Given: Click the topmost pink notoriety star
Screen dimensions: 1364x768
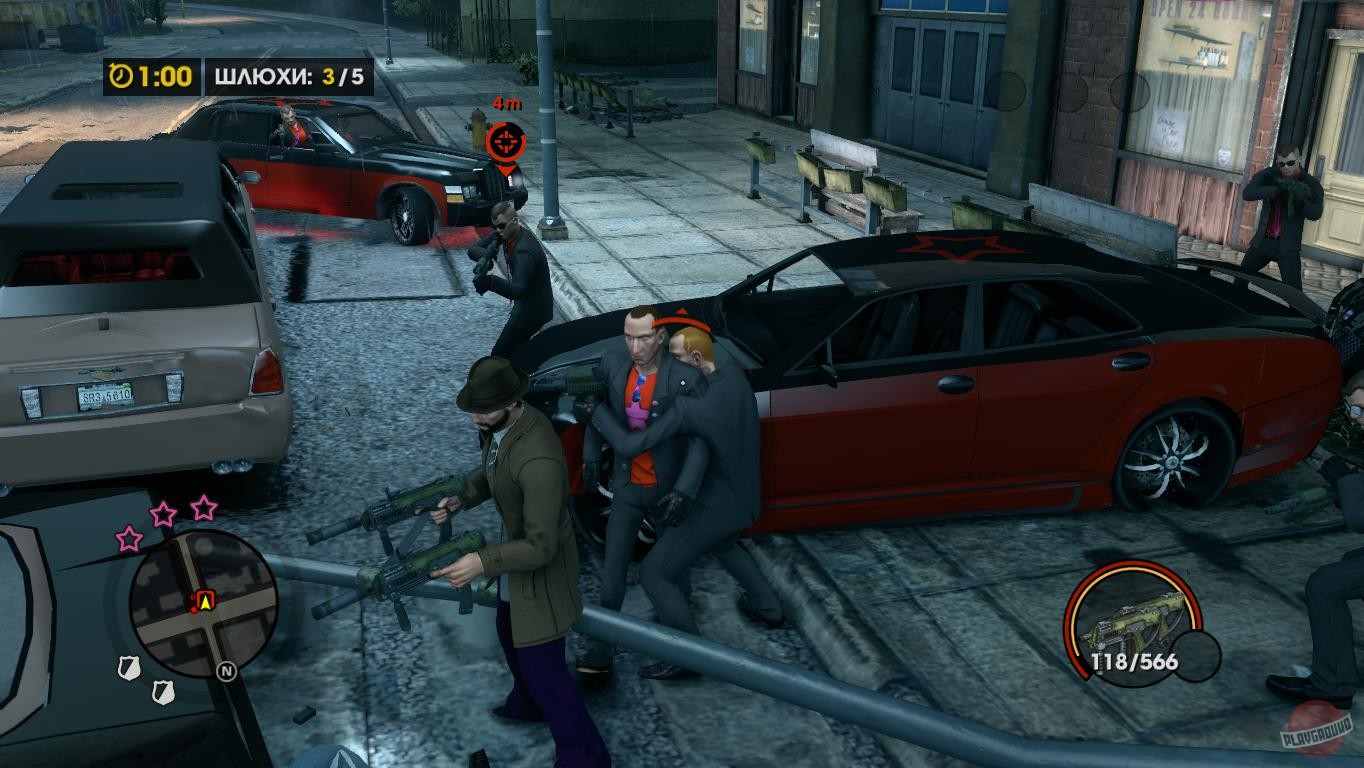Looking at the screenshot, I should [202, 510].
